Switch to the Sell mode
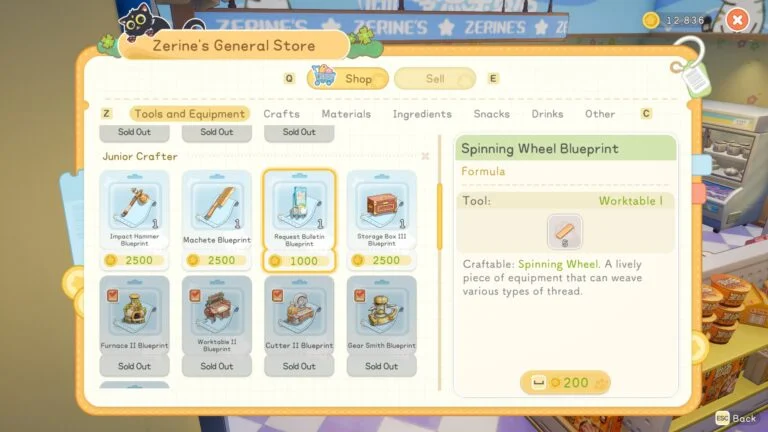768x432 pixels. 435,78
